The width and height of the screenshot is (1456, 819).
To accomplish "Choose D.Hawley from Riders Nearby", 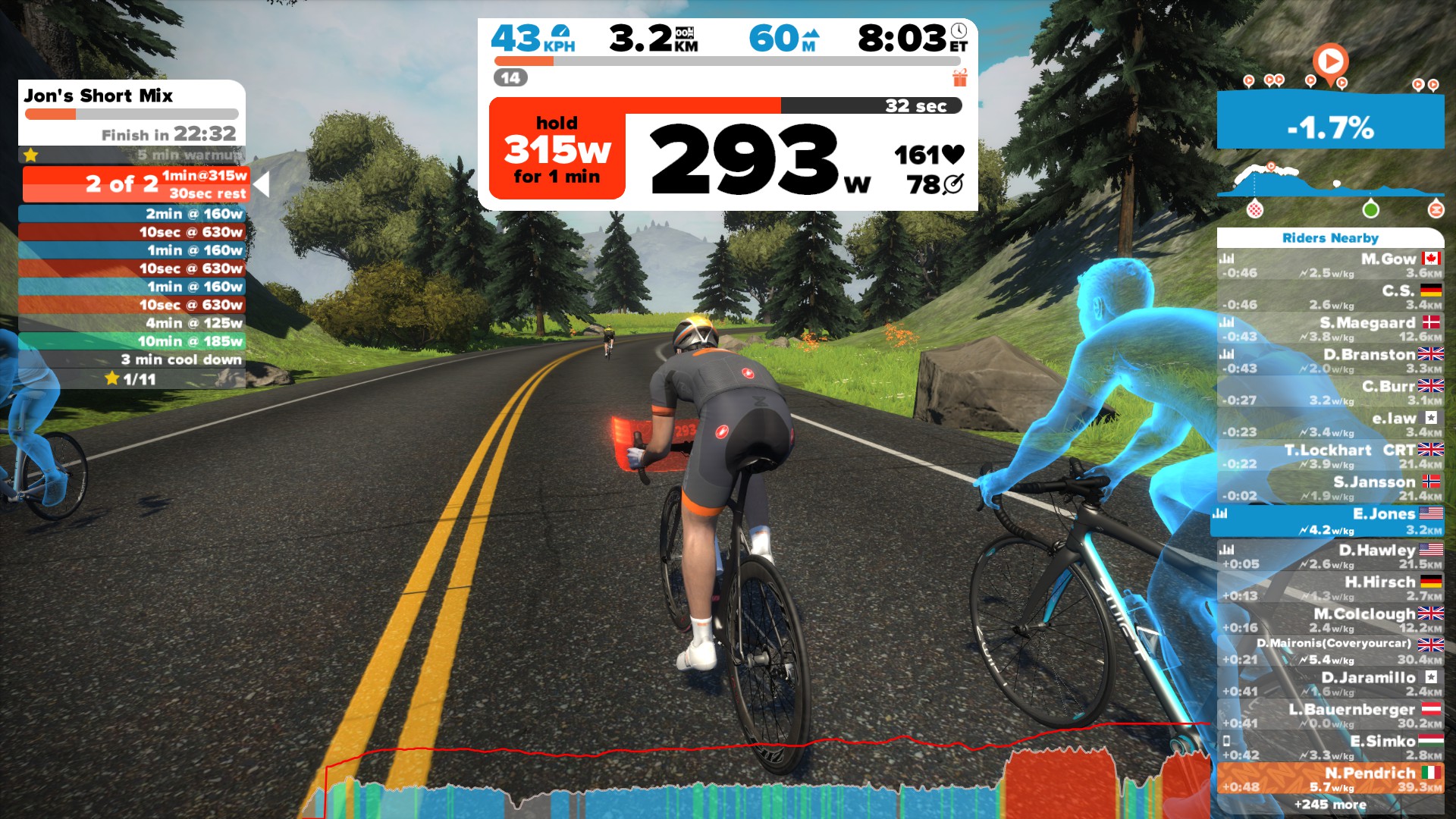I will click(x=1330, y=557).
